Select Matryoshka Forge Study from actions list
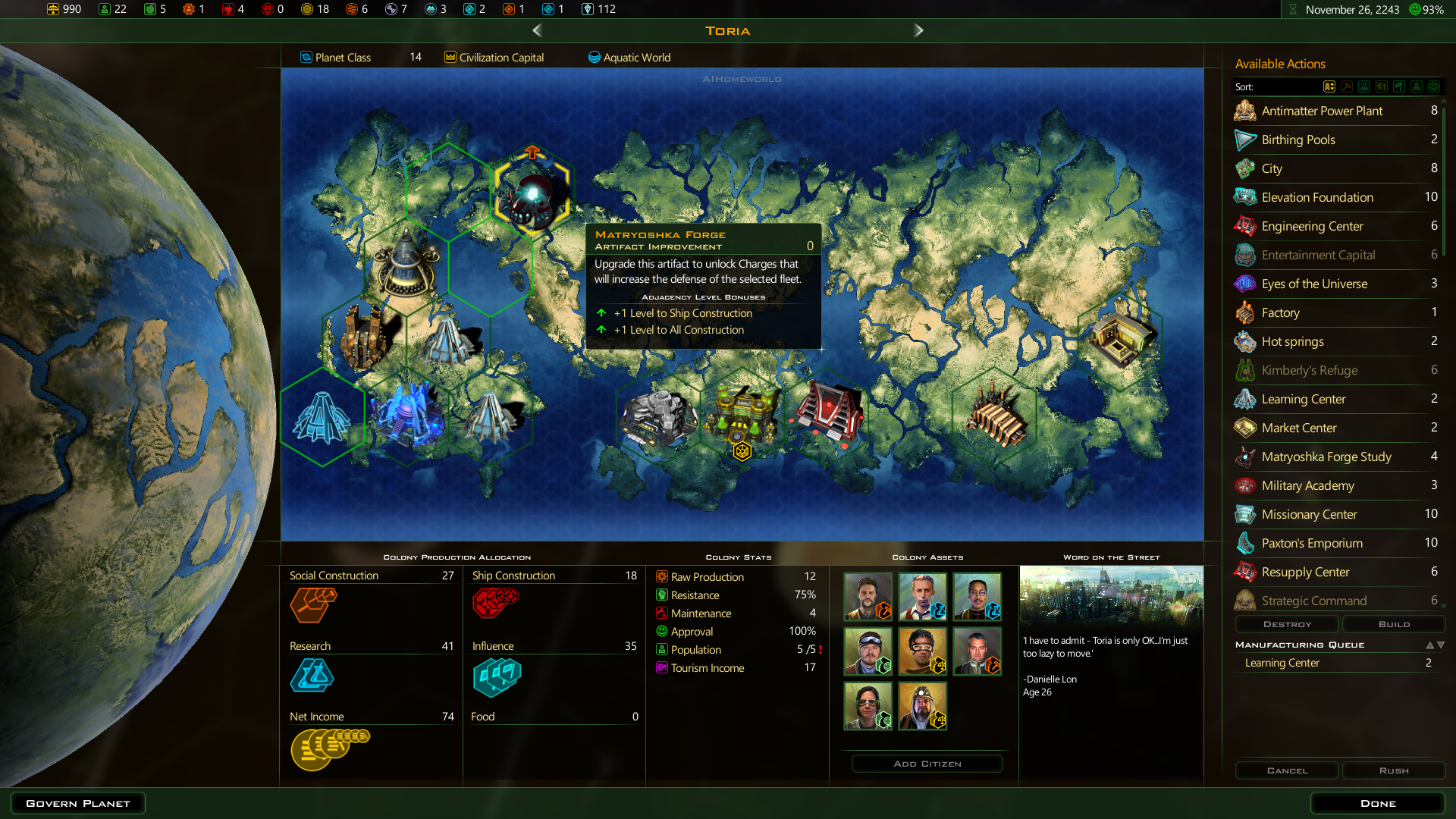1456x819 pixels. pos(1326,457)
